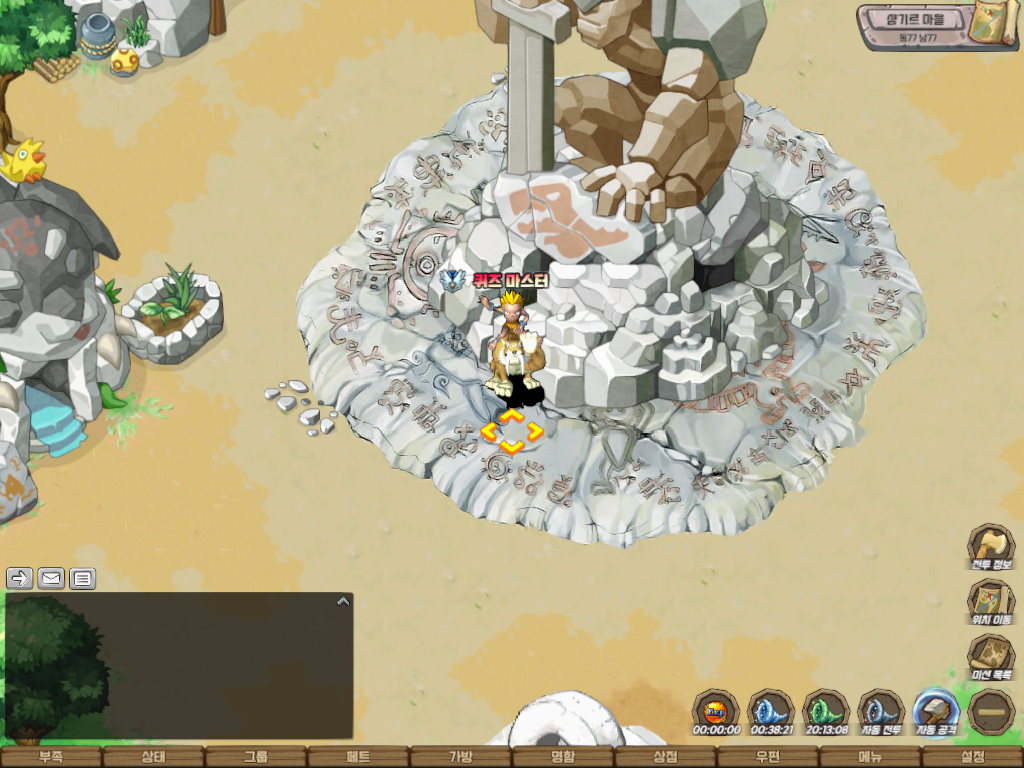
Task: Open the 부족 (tribe) menu
Action: click(51, 757)
